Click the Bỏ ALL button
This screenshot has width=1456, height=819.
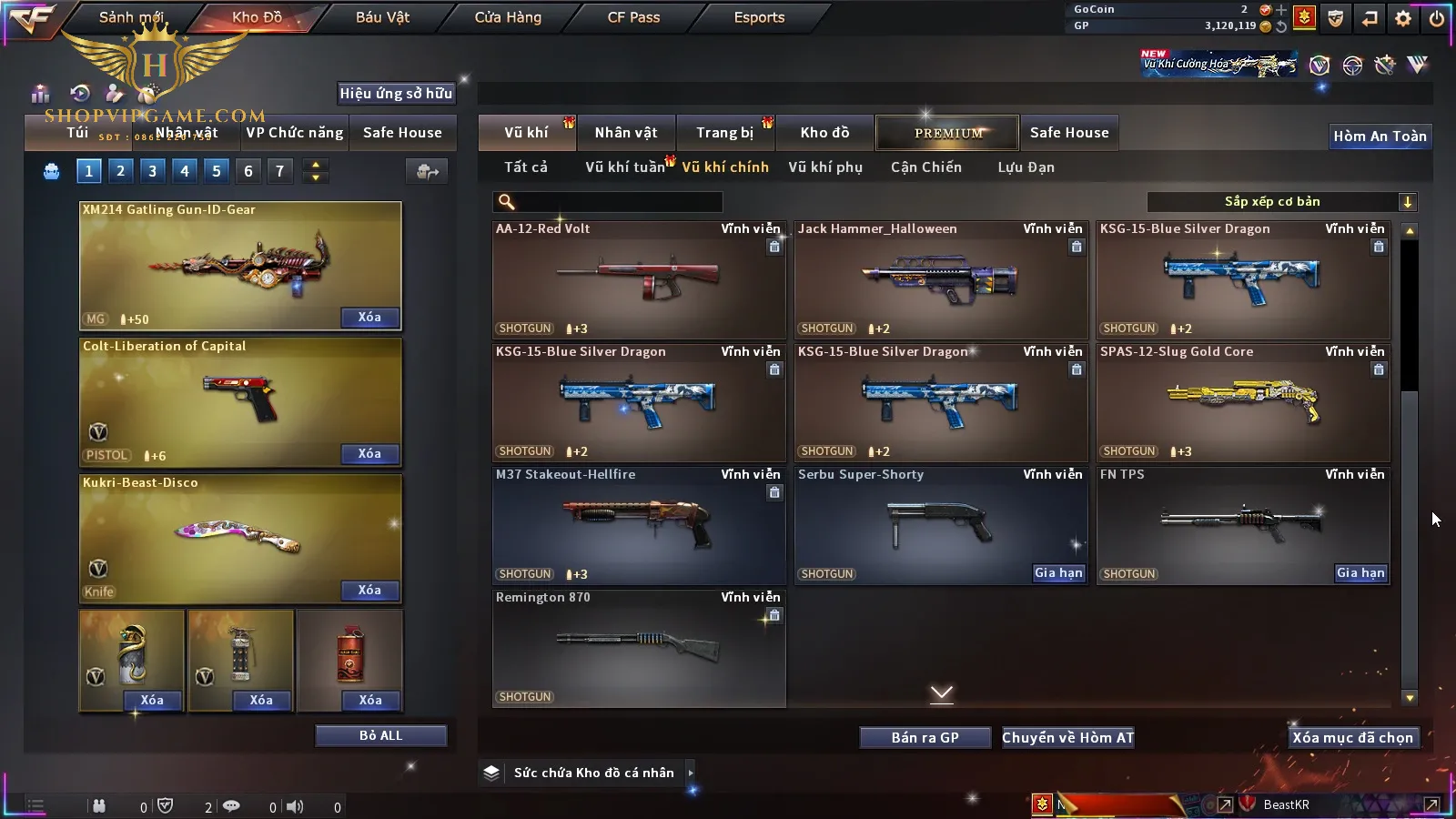click(380, 735)
